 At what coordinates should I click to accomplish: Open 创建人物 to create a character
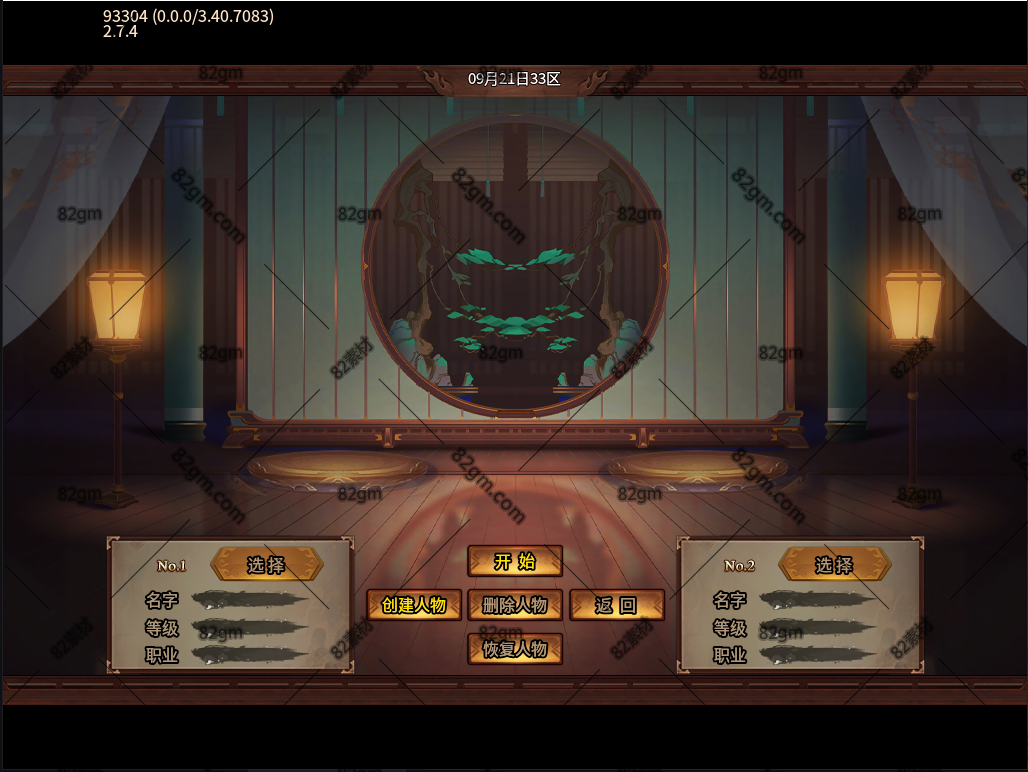click(x=414, y=605)
